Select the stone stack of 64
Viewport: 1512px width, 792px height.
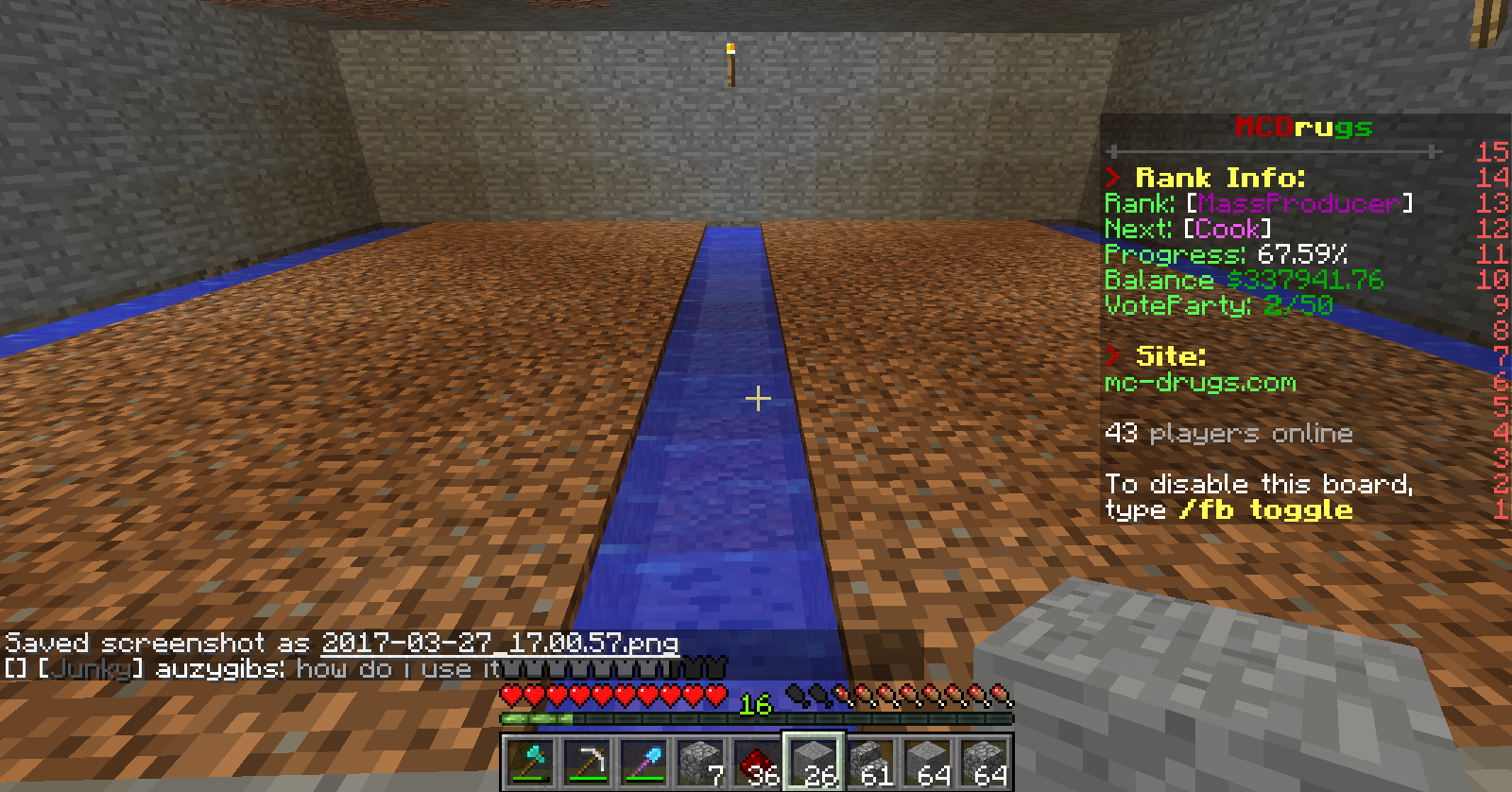pos(927,762)
